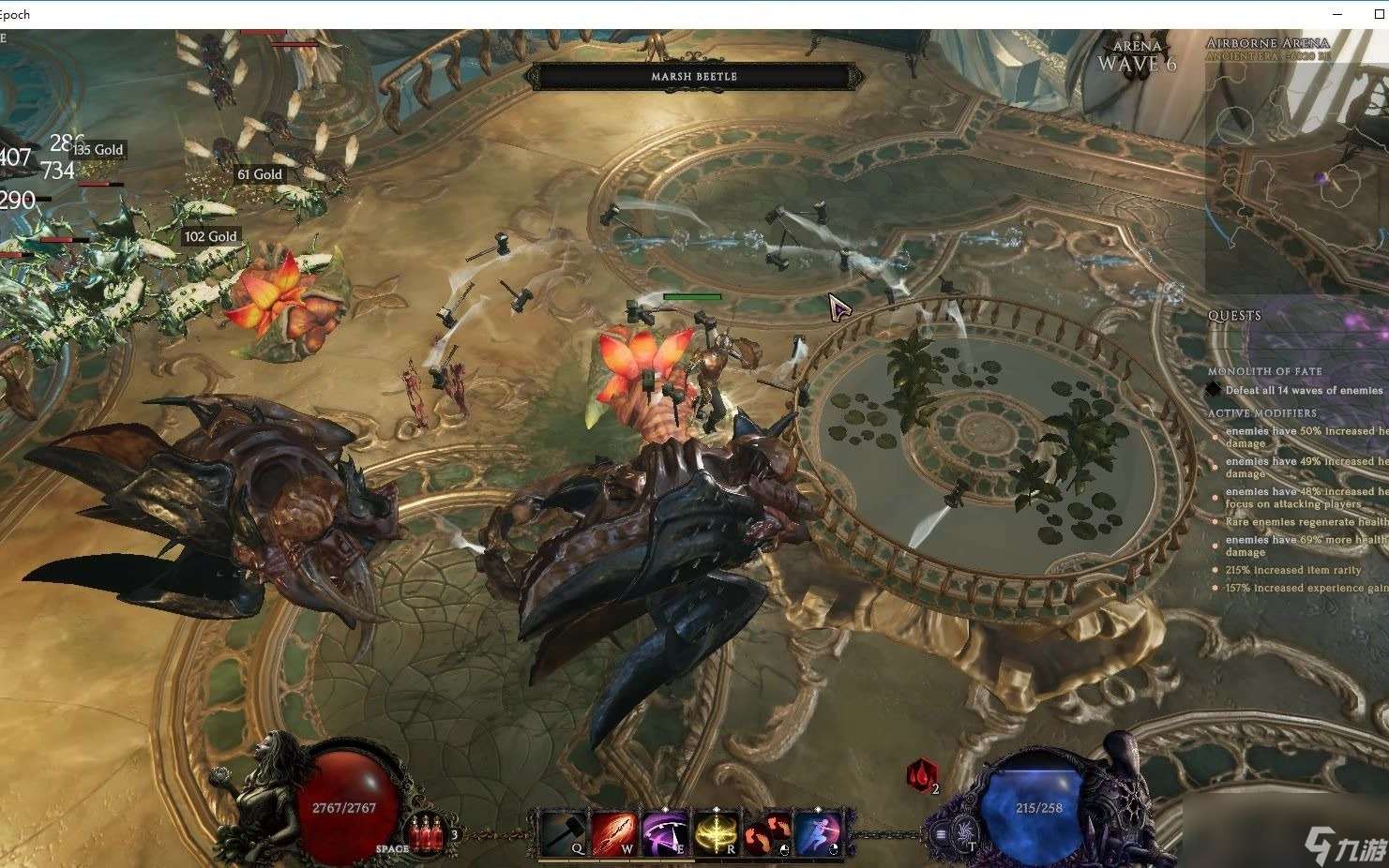Screen dimensions: 1389x868
Task: Activate the red footprints skill
Action: [767, 832]
